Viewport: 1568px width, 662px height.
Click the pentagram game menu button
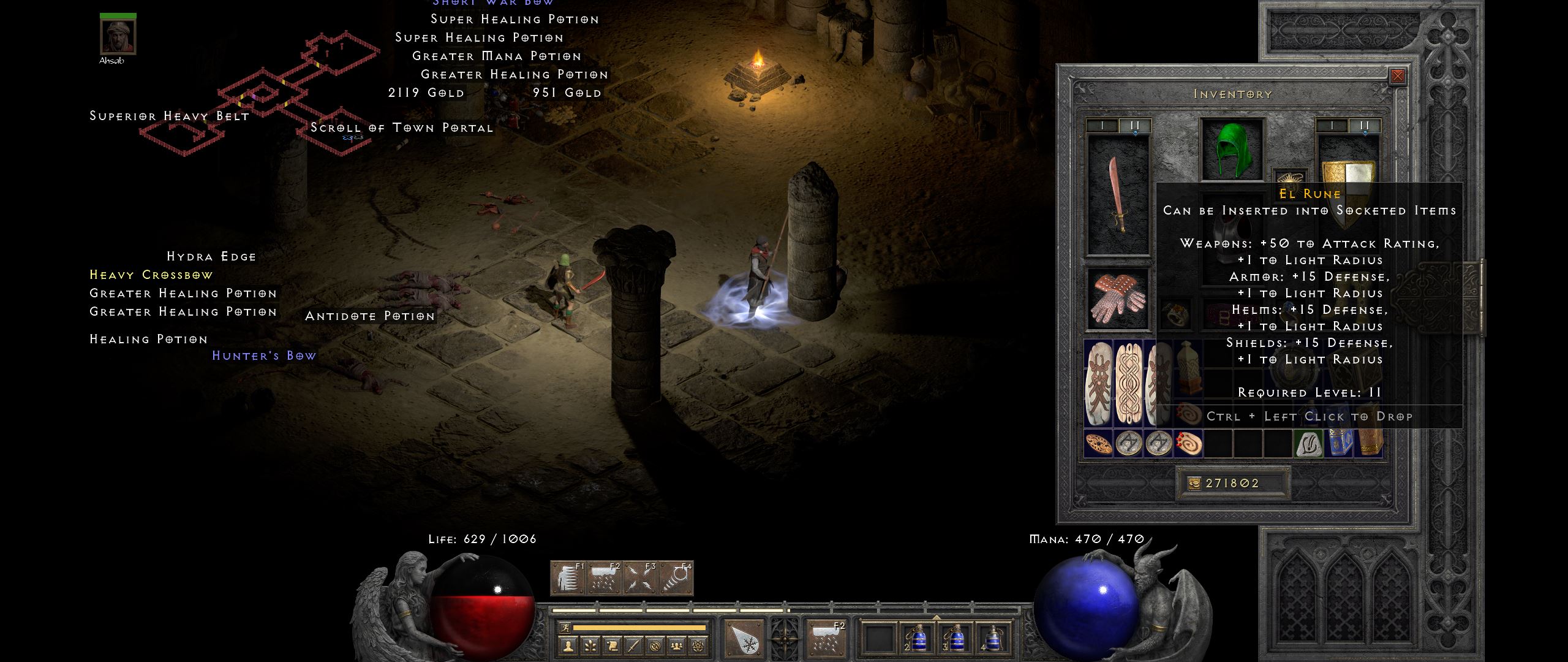pyautogui.click(x=698, y=645)
